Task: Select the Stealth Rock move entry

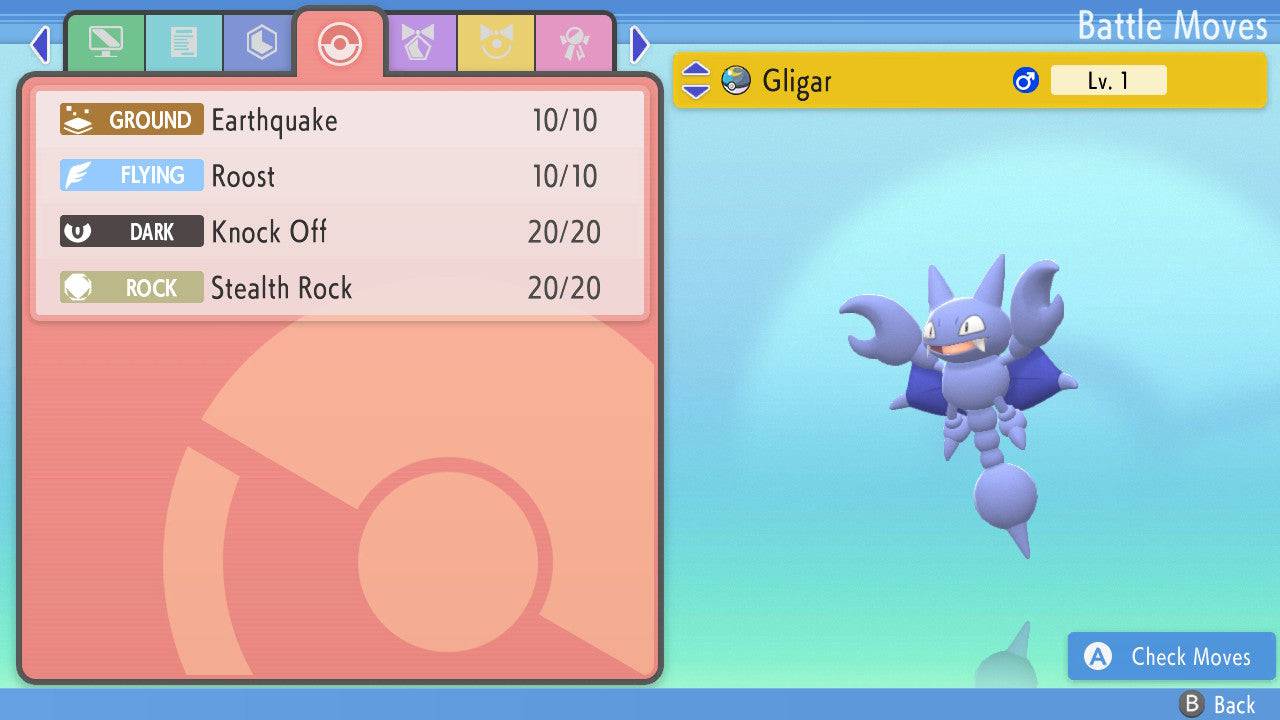Action: [x=281, y=288]
